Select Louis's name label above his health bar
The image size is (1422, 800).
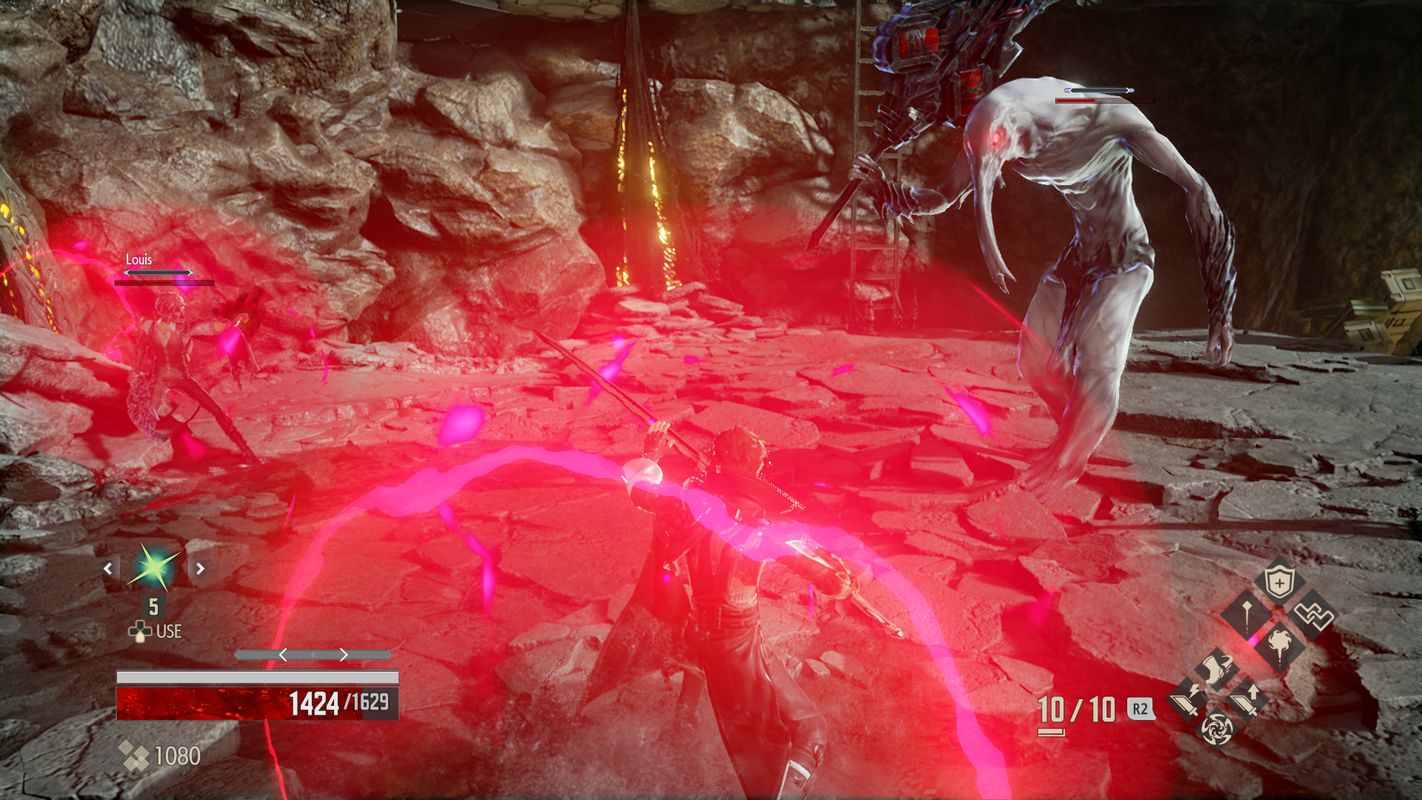(137, 259)
